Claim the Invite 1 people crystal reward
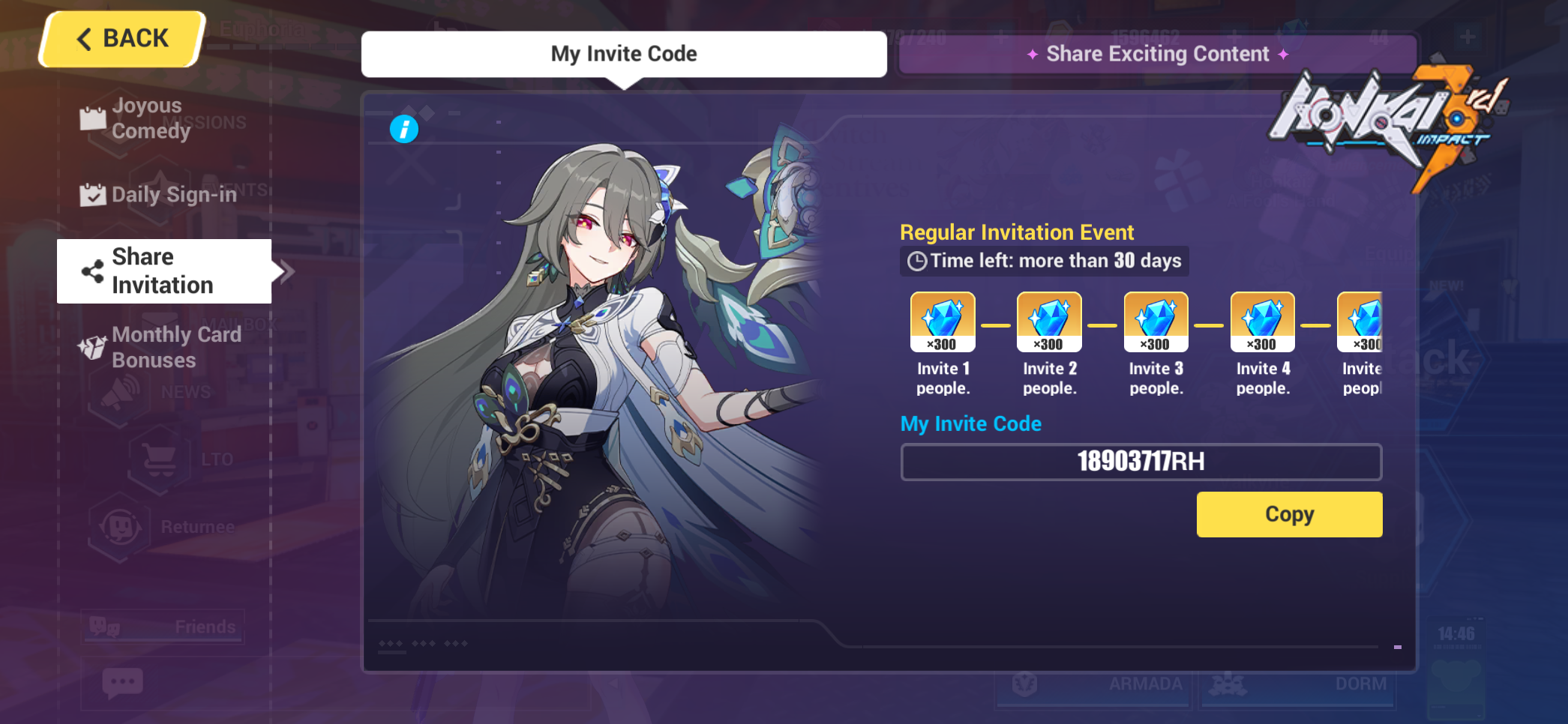This screenshot has height=724, width=1568. point(943,321)
